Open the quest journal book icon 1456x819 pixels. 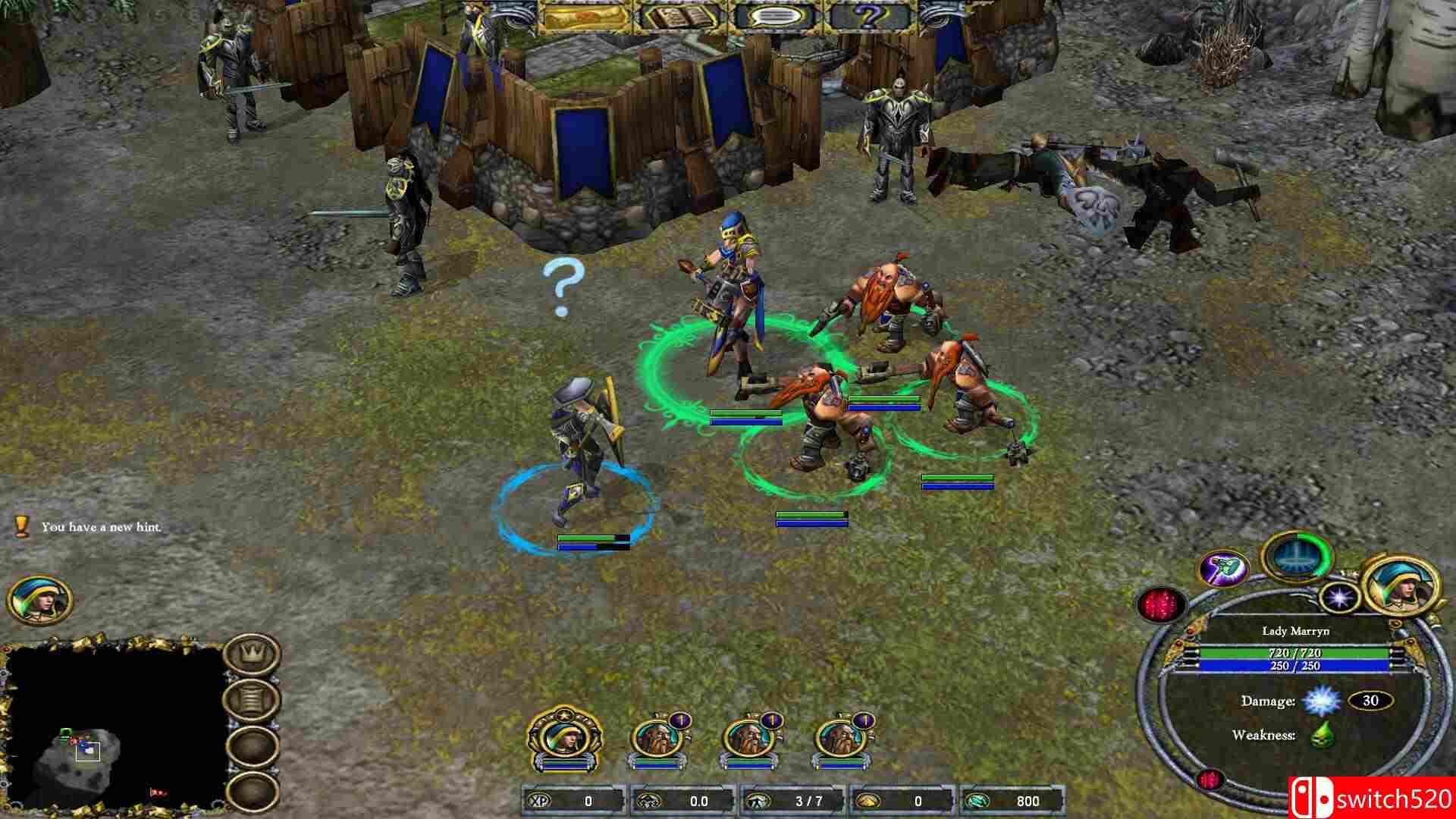(x=682, y=17)
